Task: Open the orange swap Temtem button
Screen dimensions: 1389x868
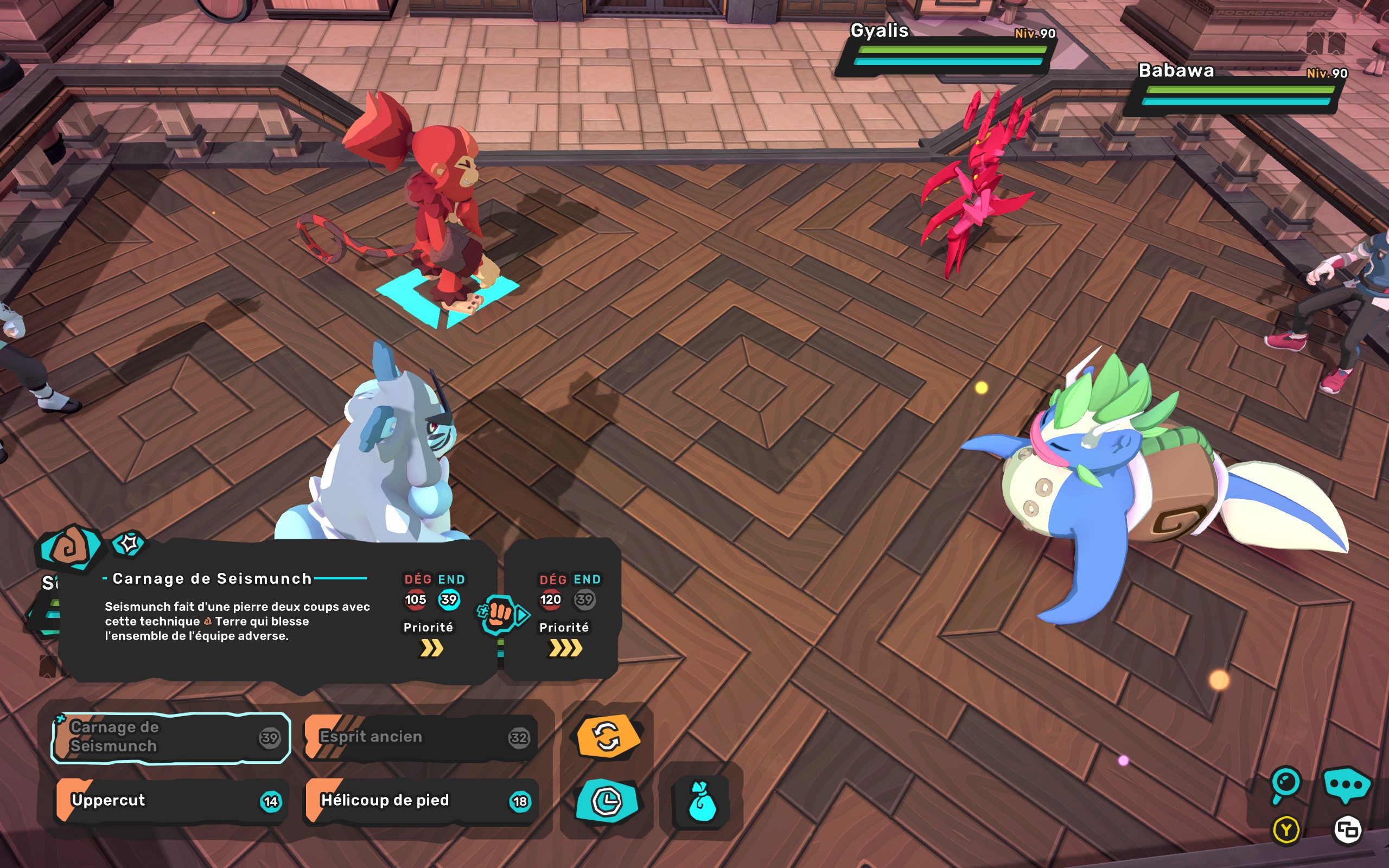Action: 607,737
